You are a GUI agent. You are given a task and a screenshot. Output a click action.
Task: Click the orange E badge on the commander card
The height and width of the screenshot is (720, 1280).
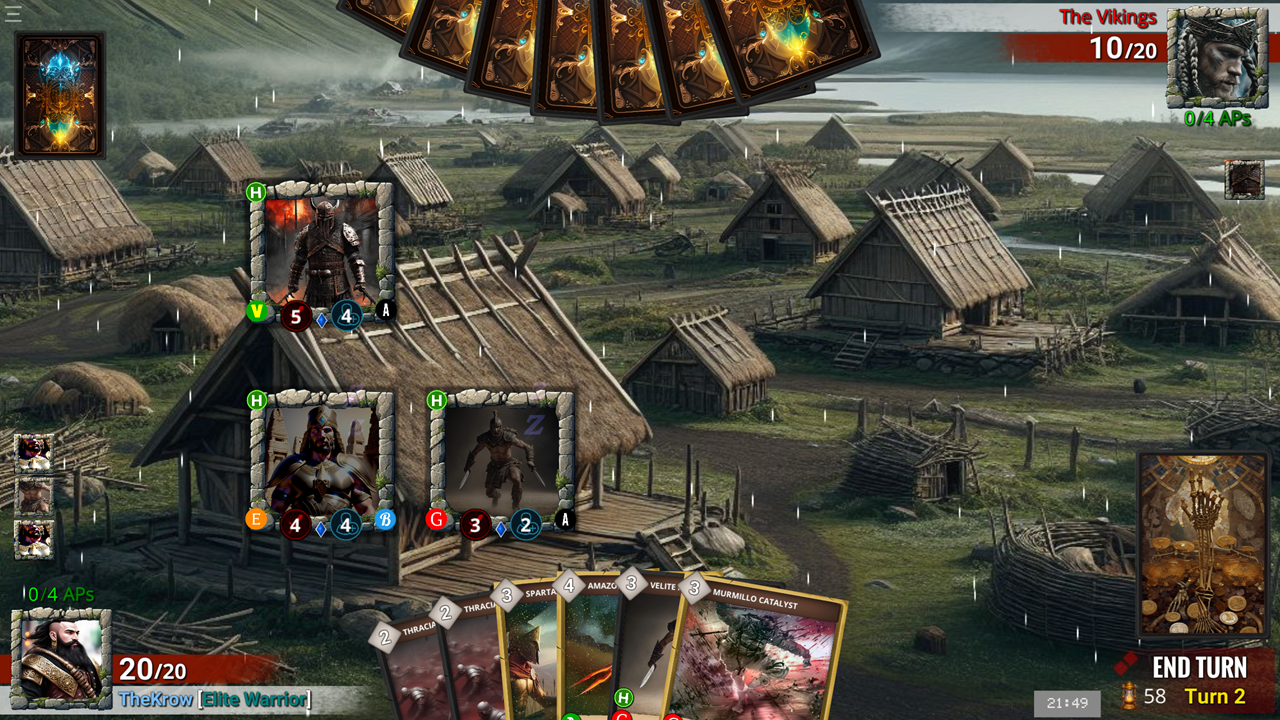tap(257, 519)
